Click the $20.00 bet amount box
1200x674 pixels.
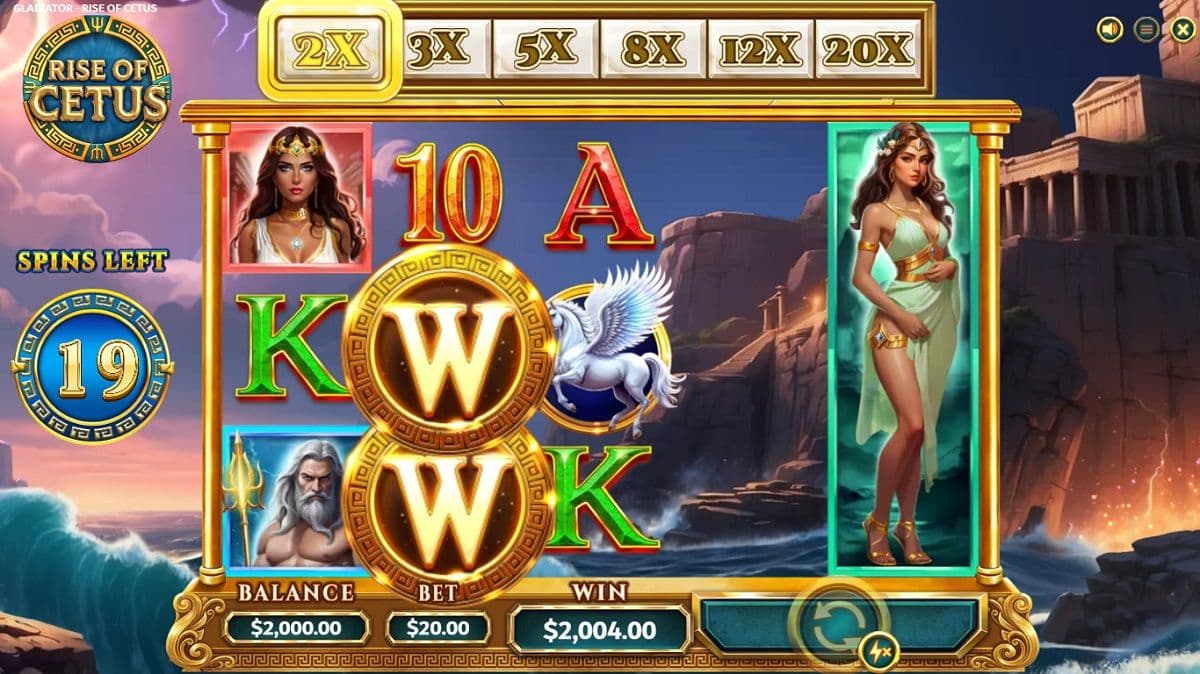coord(438,628)
